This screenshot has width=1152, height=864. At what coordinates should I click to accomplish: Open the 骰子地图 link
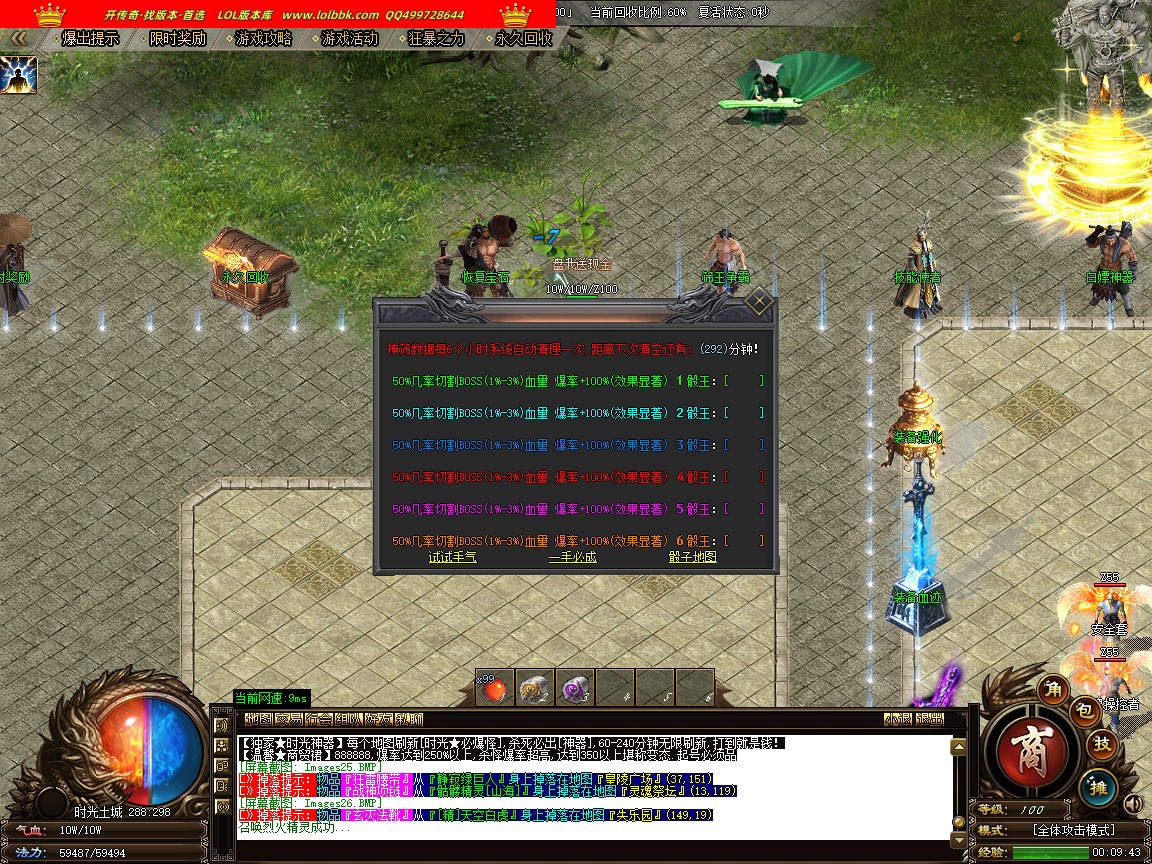692,557
